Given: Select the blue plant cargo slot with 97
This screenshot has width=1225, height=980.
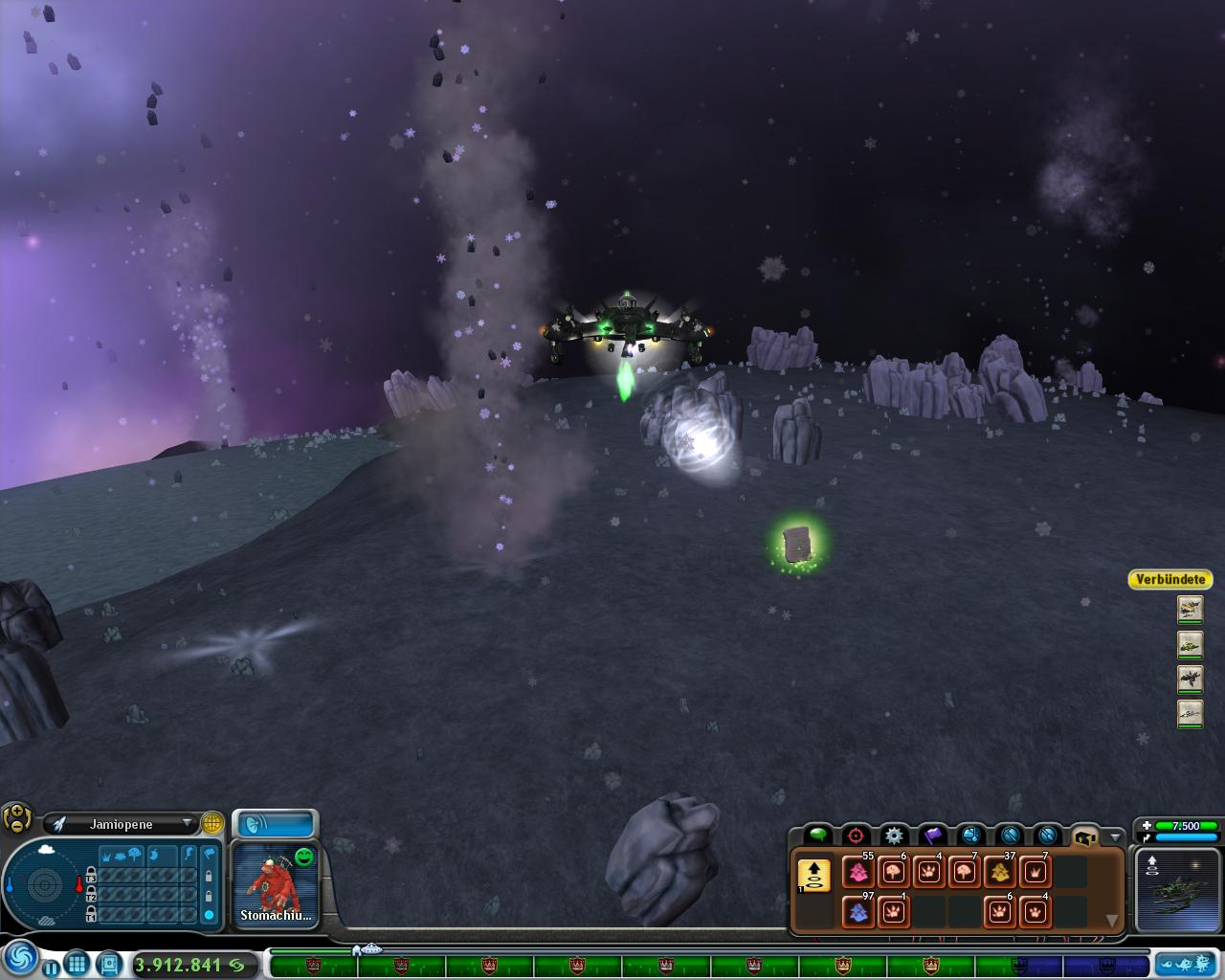Looking at the screenshot, I should (857, 911).
